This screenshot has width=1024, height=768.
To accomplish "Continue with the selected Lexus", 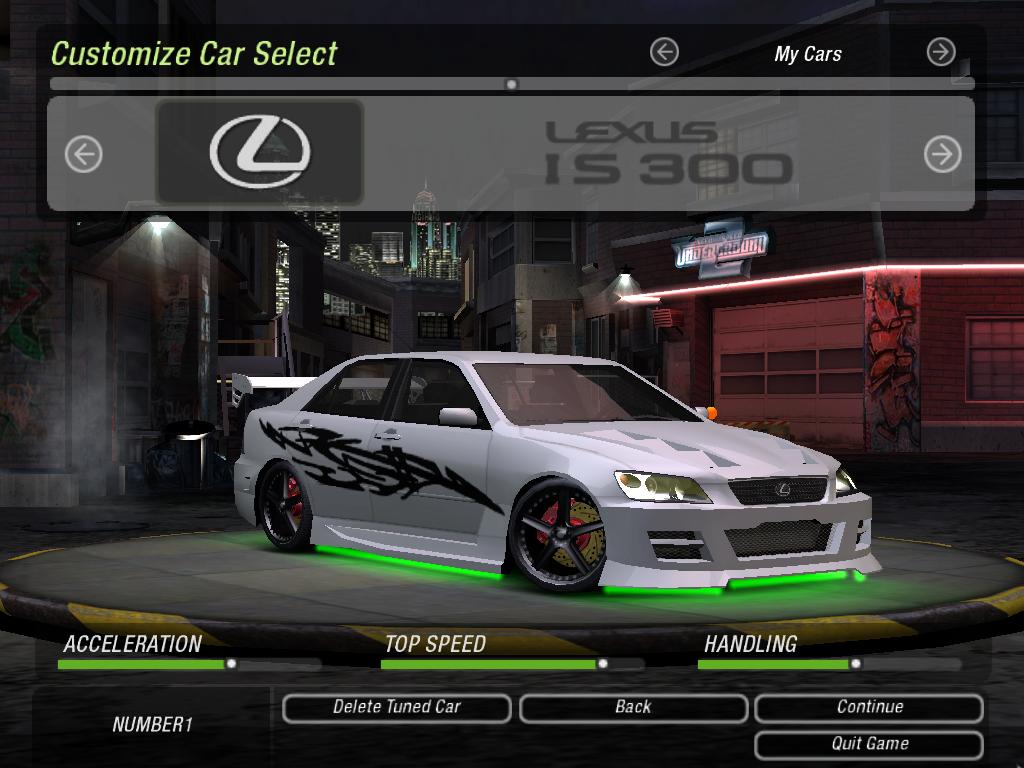I will pos(869,707).
